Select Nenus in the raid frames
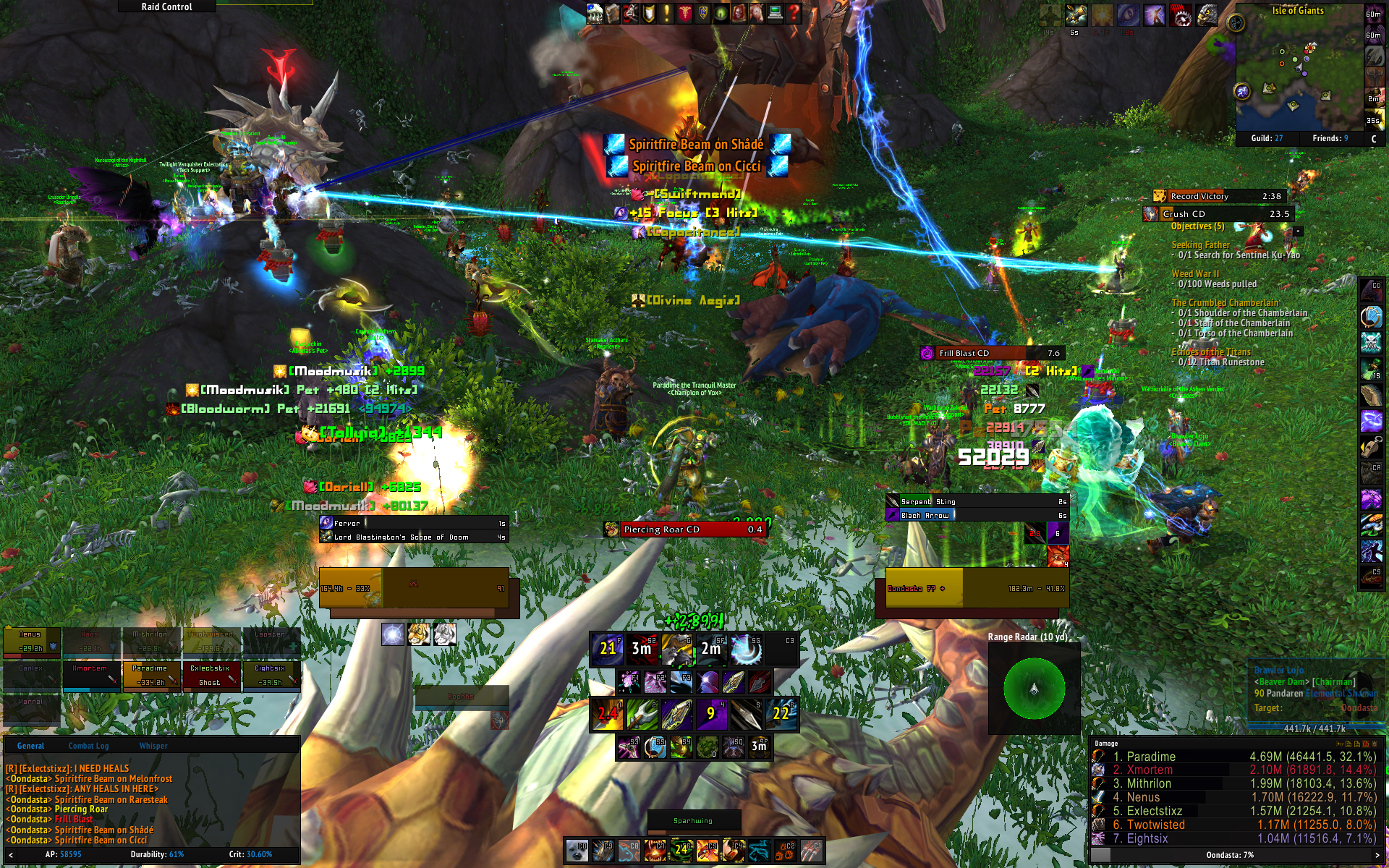Viewport: 1389px width, 868px height. pyautogui.click(x=30, y=642)
